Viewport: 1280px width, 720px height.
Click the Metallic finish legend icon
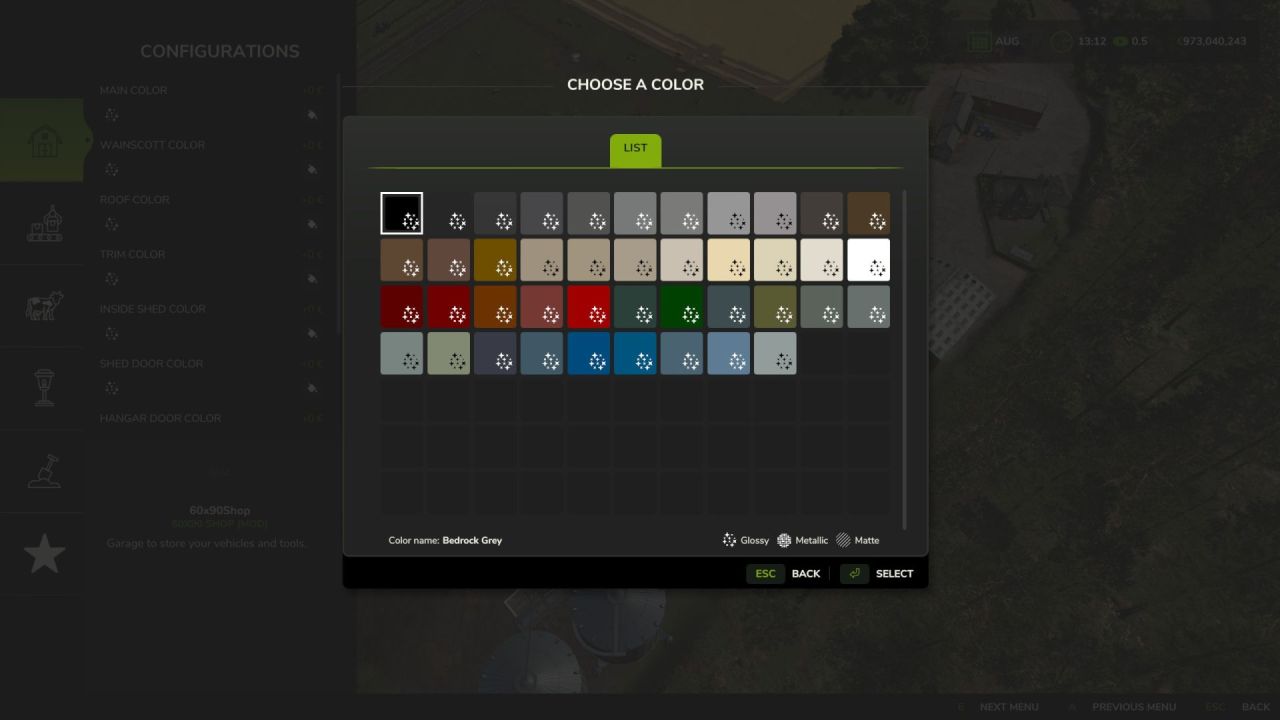(784, 540)
